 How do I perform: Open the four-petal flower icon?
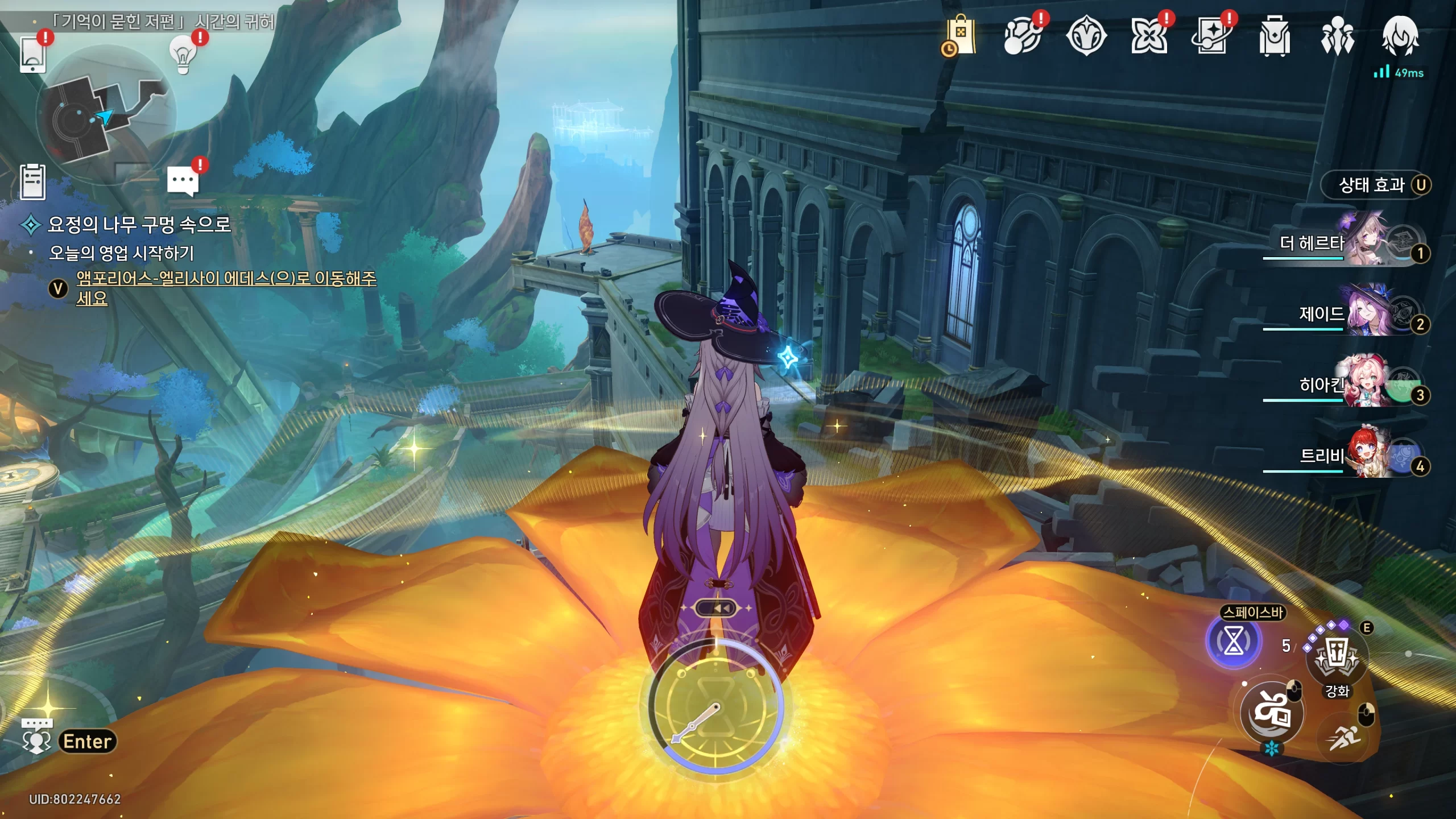(x=1149, y=36)
